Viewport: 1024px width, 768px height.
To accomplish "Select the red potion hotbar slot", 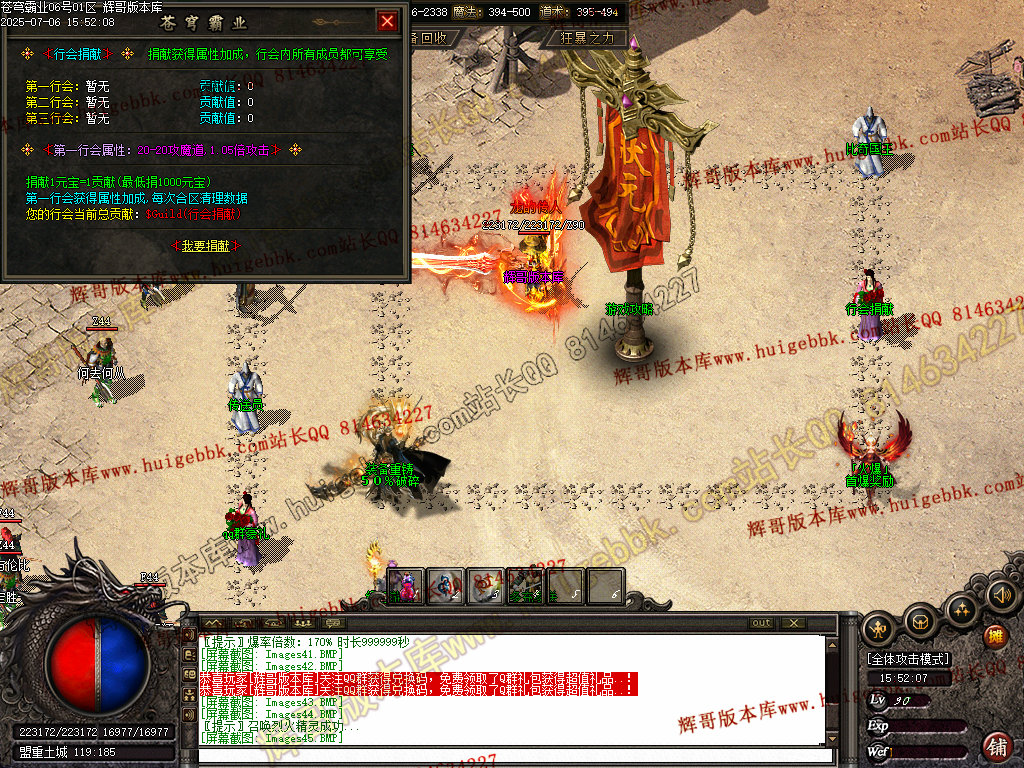I will (x=405, y=586).
